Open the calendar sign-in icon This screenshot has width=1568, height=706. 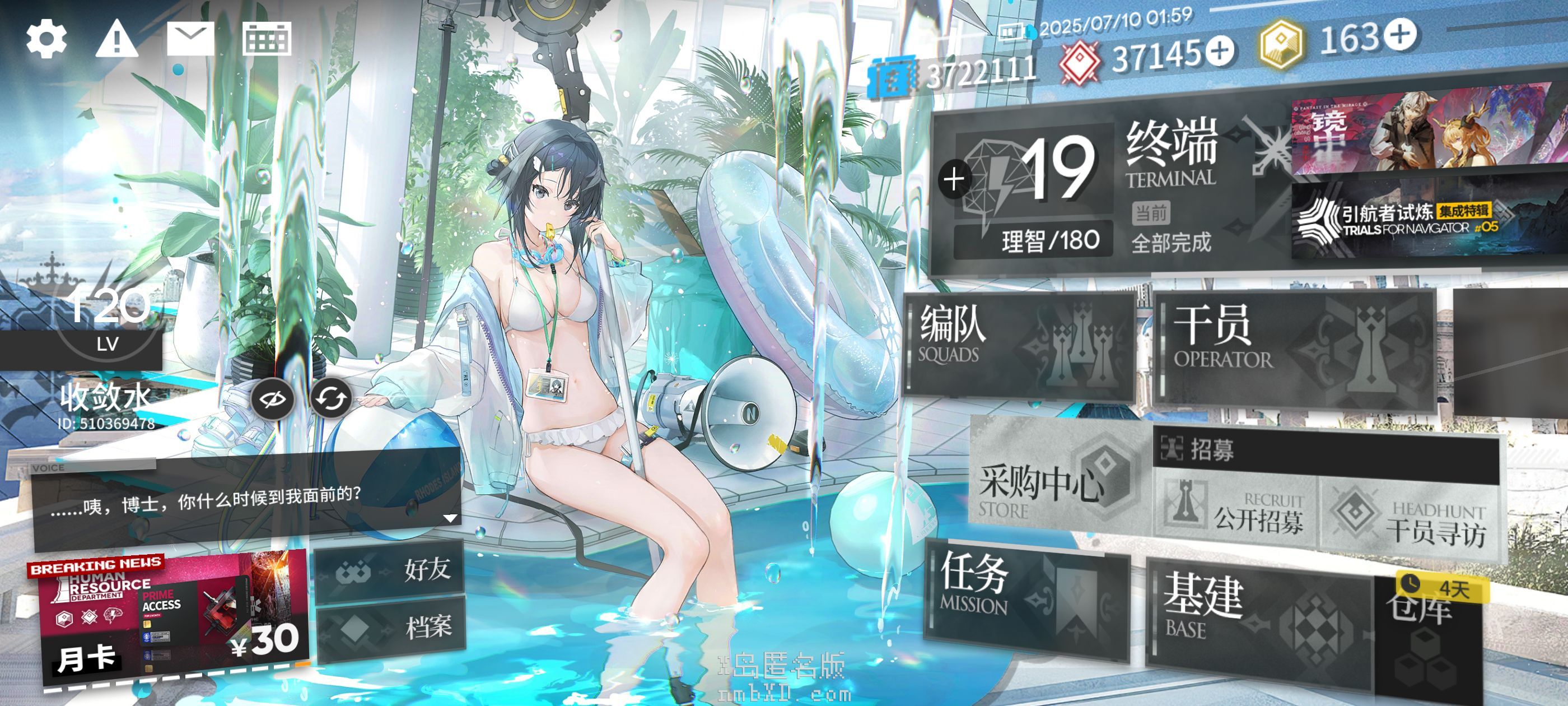[267, 39]
